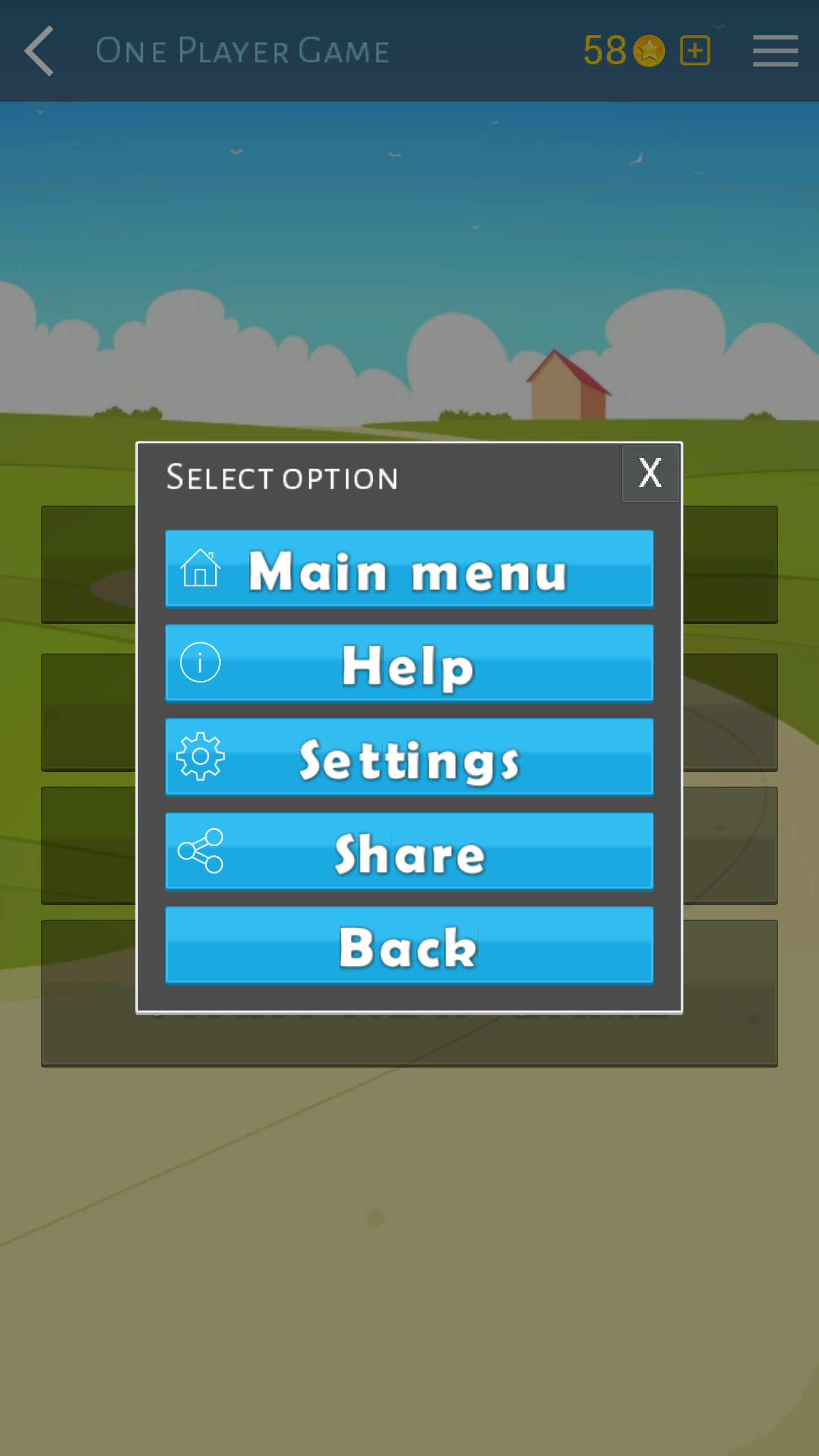Tap the gear icon on the Settings button
This screenshot has width=819, height=1456.
click(199, 756)
